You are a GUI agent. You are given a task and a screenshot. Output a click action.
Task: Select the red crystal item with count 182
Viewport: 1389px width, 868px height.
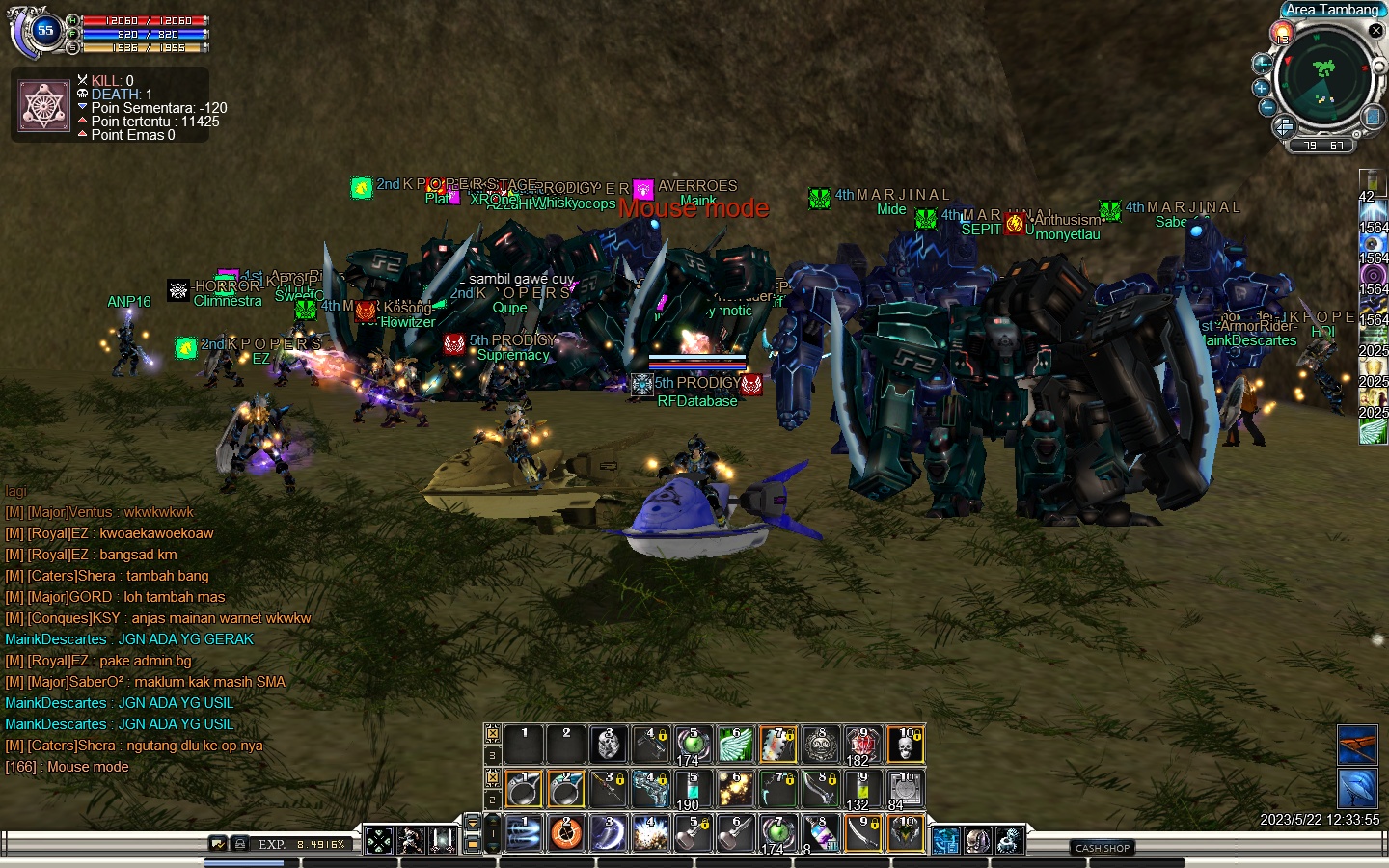tap(861, 745)
